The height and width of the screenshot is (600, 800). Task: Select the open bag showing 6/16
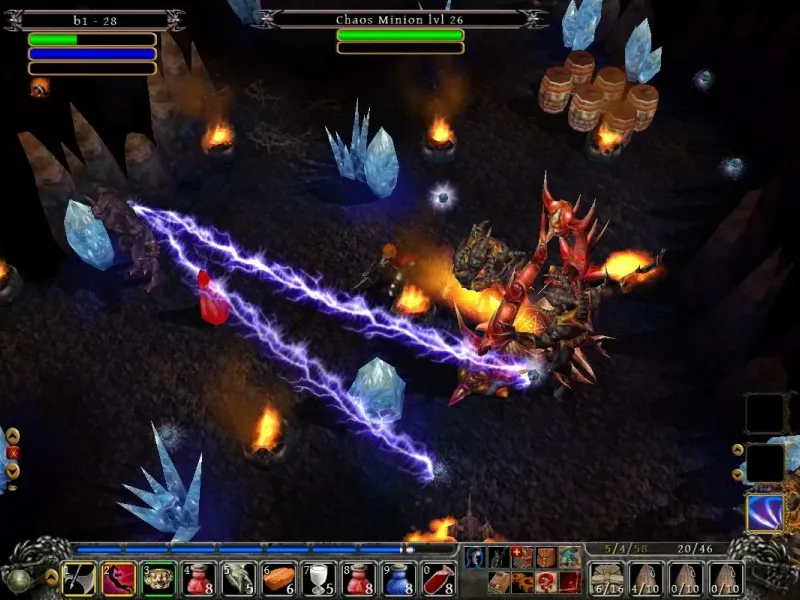[x=605, y=579]
